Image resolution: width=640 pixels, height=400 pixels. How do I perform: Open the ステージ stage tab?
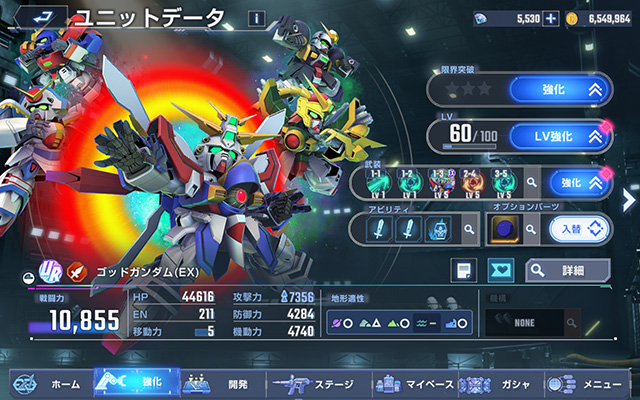(x=314, y=383)
